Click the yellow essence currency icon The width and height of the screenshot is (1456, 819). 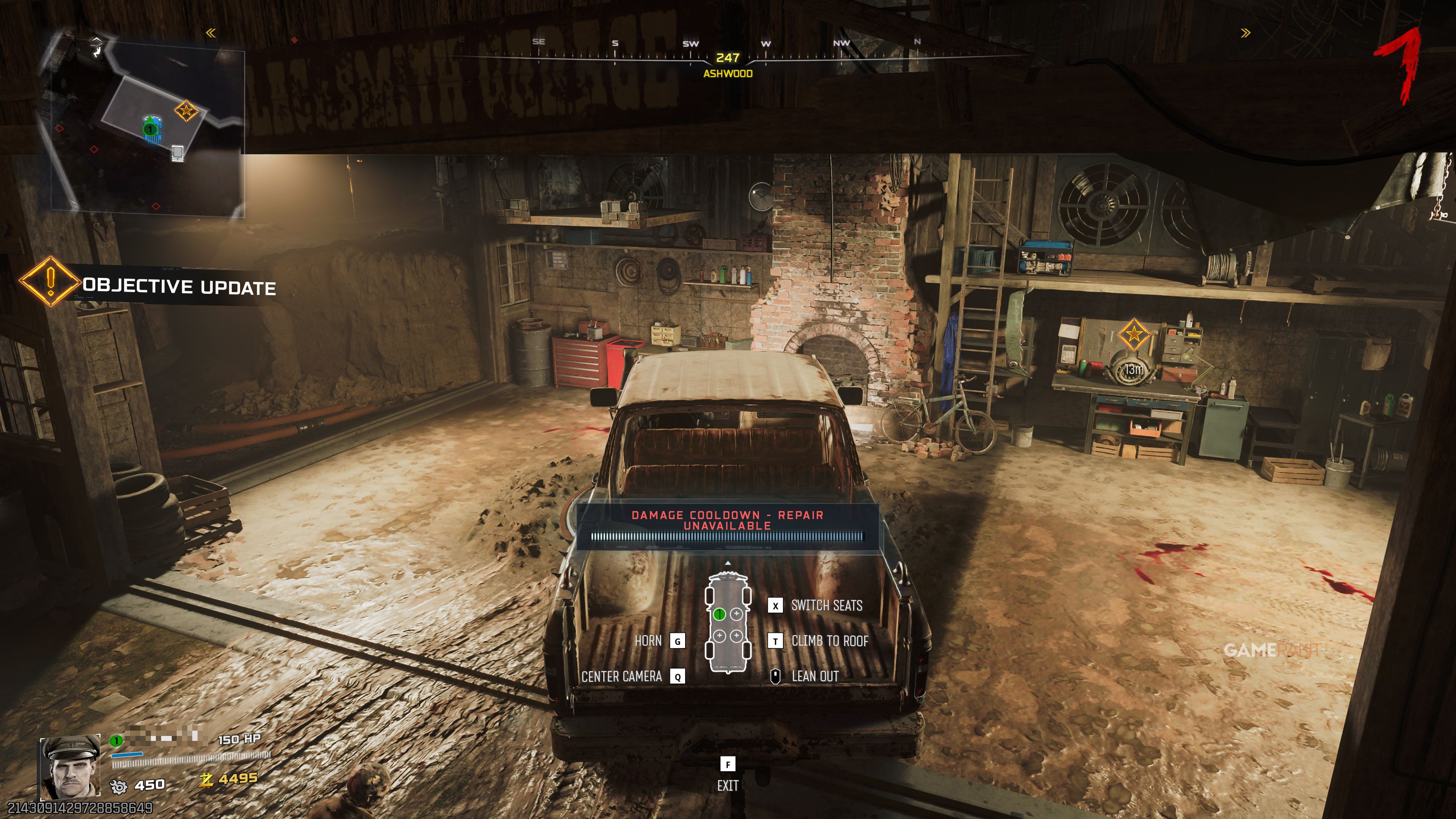coord(206,780)
